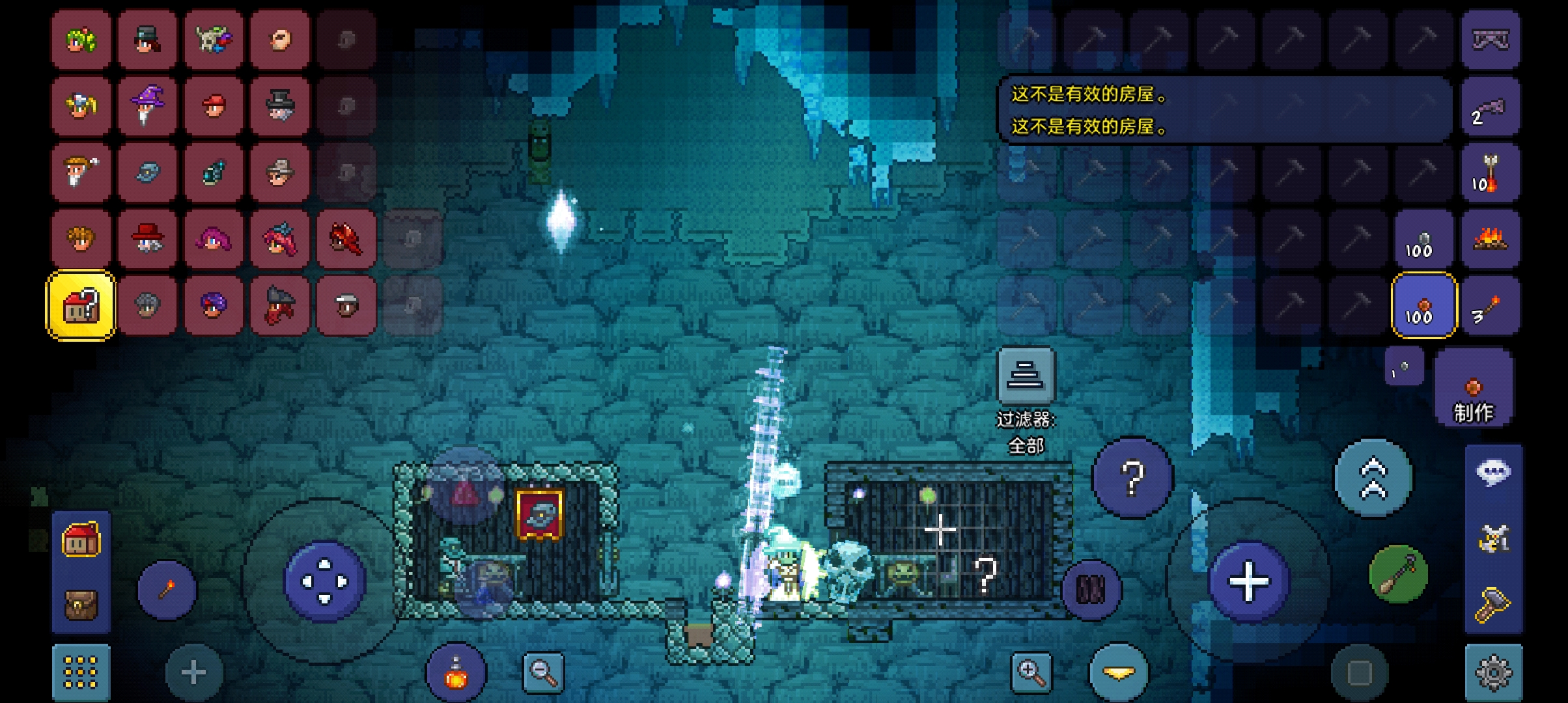Open the 过滤器 filter button
This screenshot has height=703, width=1568.
click(x=1026, y=375)
